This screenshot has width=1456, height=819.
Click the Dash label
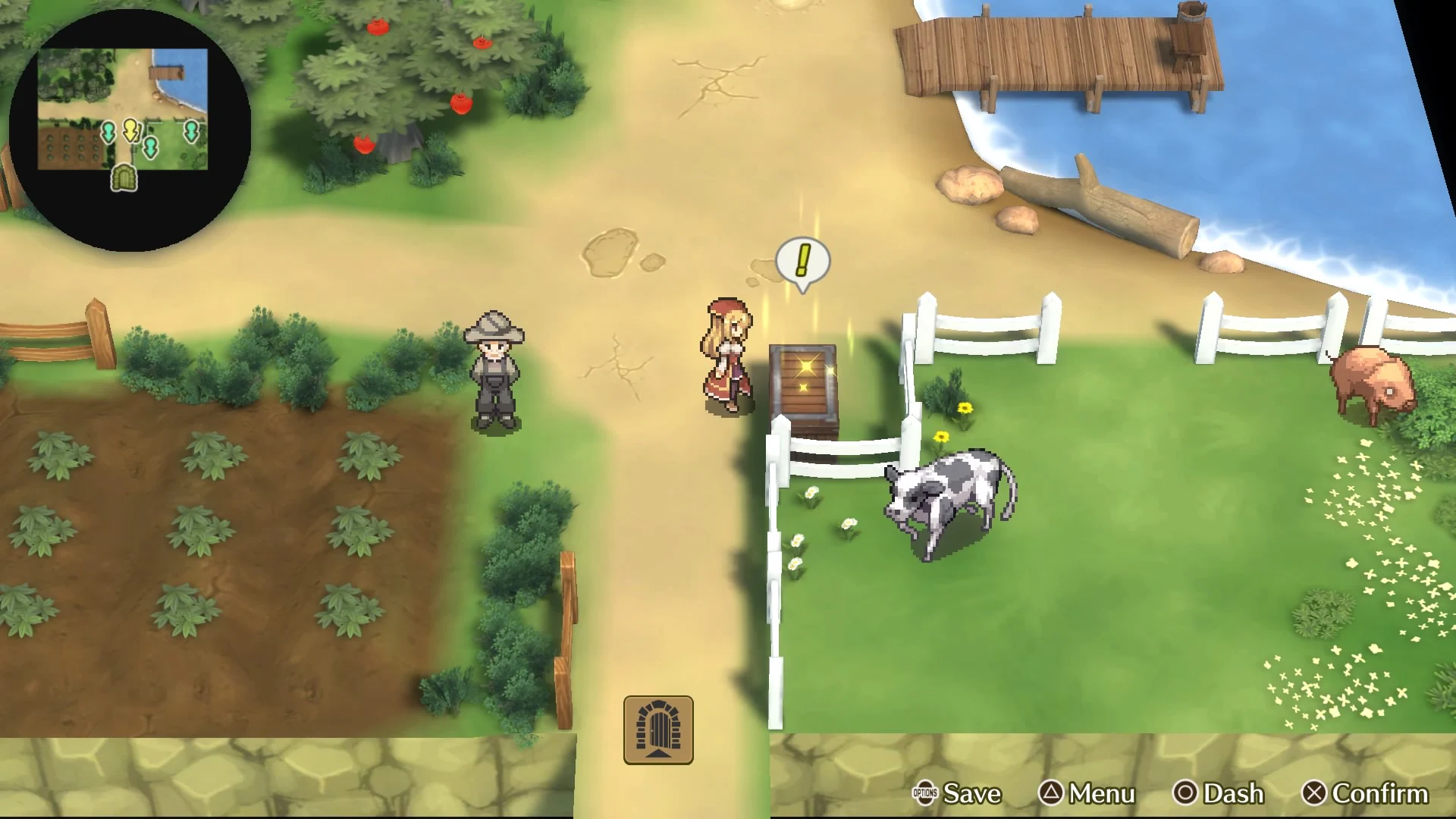tap(1232, 794)
